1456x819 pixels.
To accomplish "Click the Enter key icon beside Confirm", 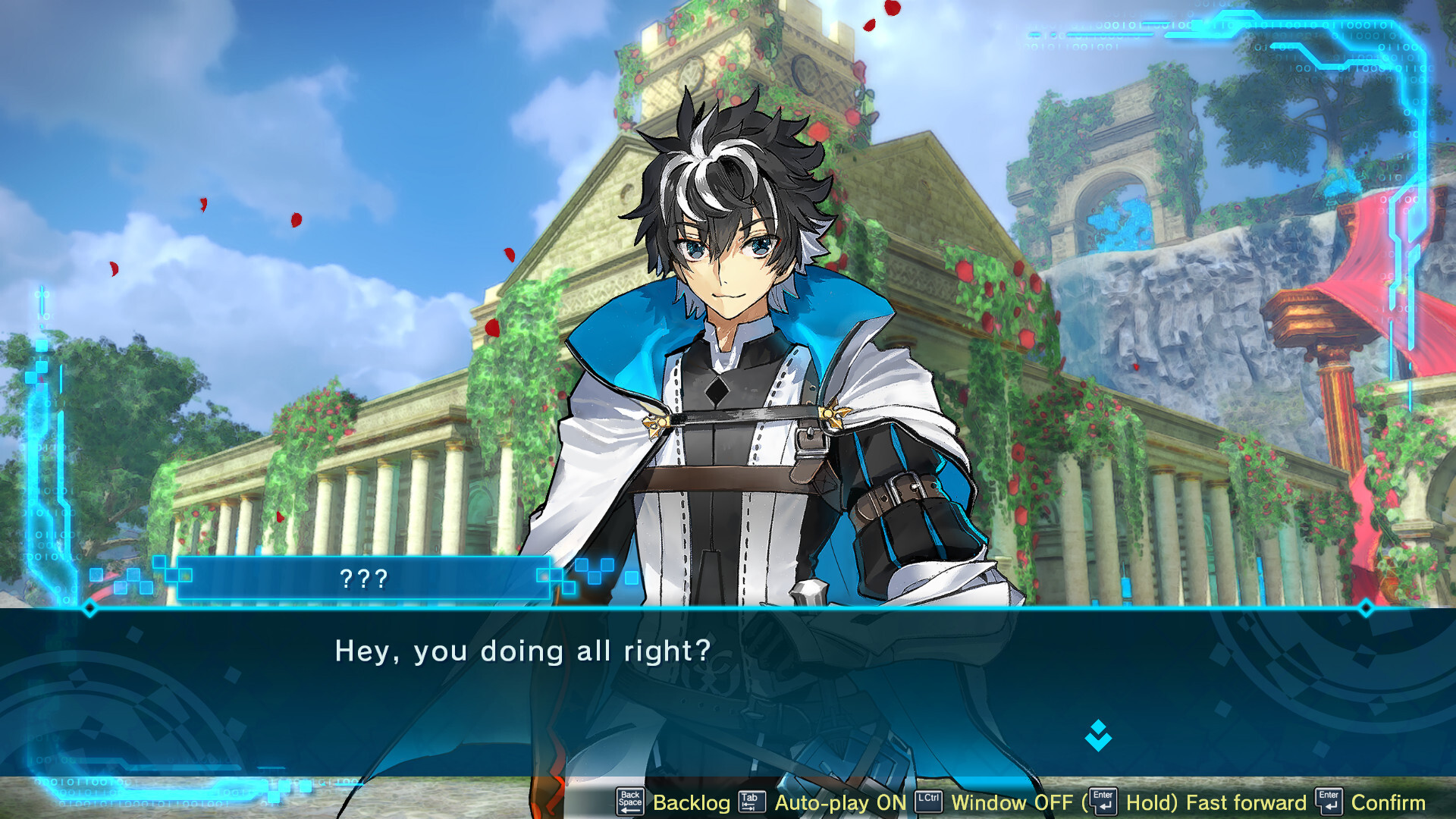I will point(1329,802).
